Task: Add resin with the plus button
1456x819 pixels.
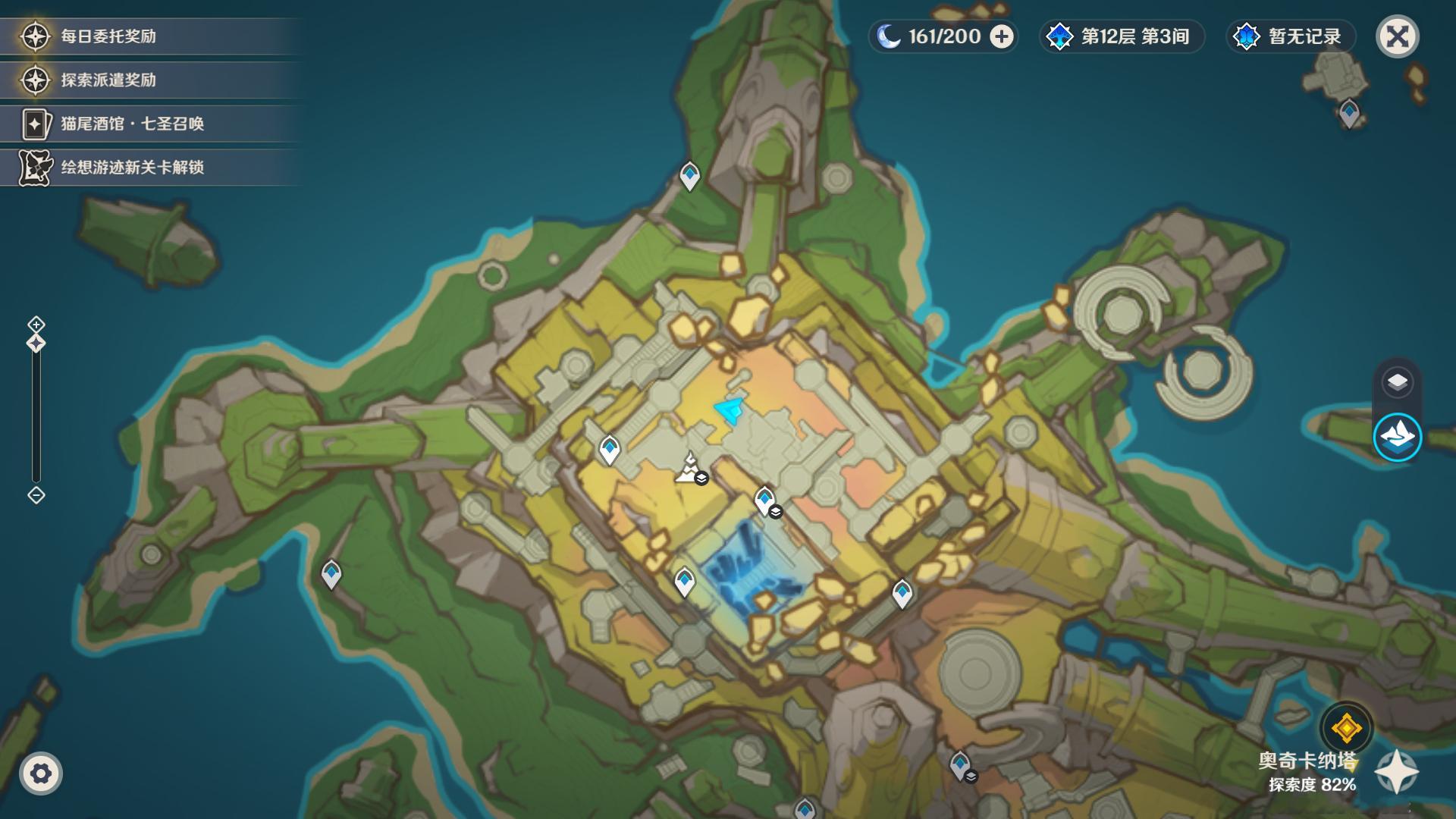Action: [x=1002, y=36]
